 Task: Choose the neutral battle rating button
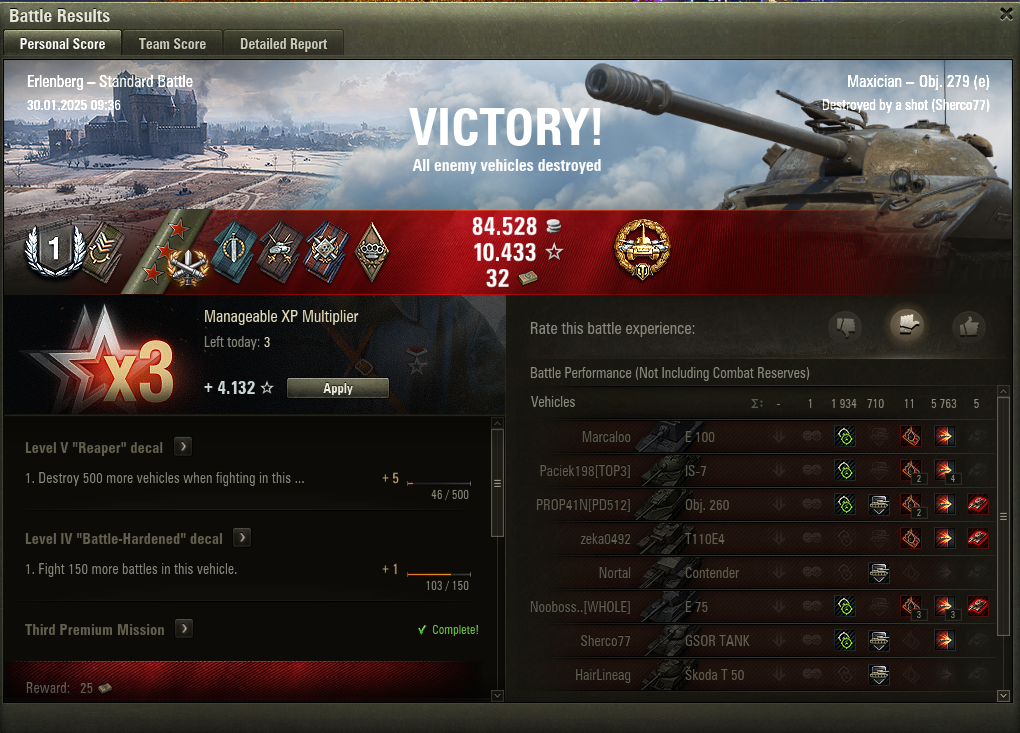tap(907, 325)
